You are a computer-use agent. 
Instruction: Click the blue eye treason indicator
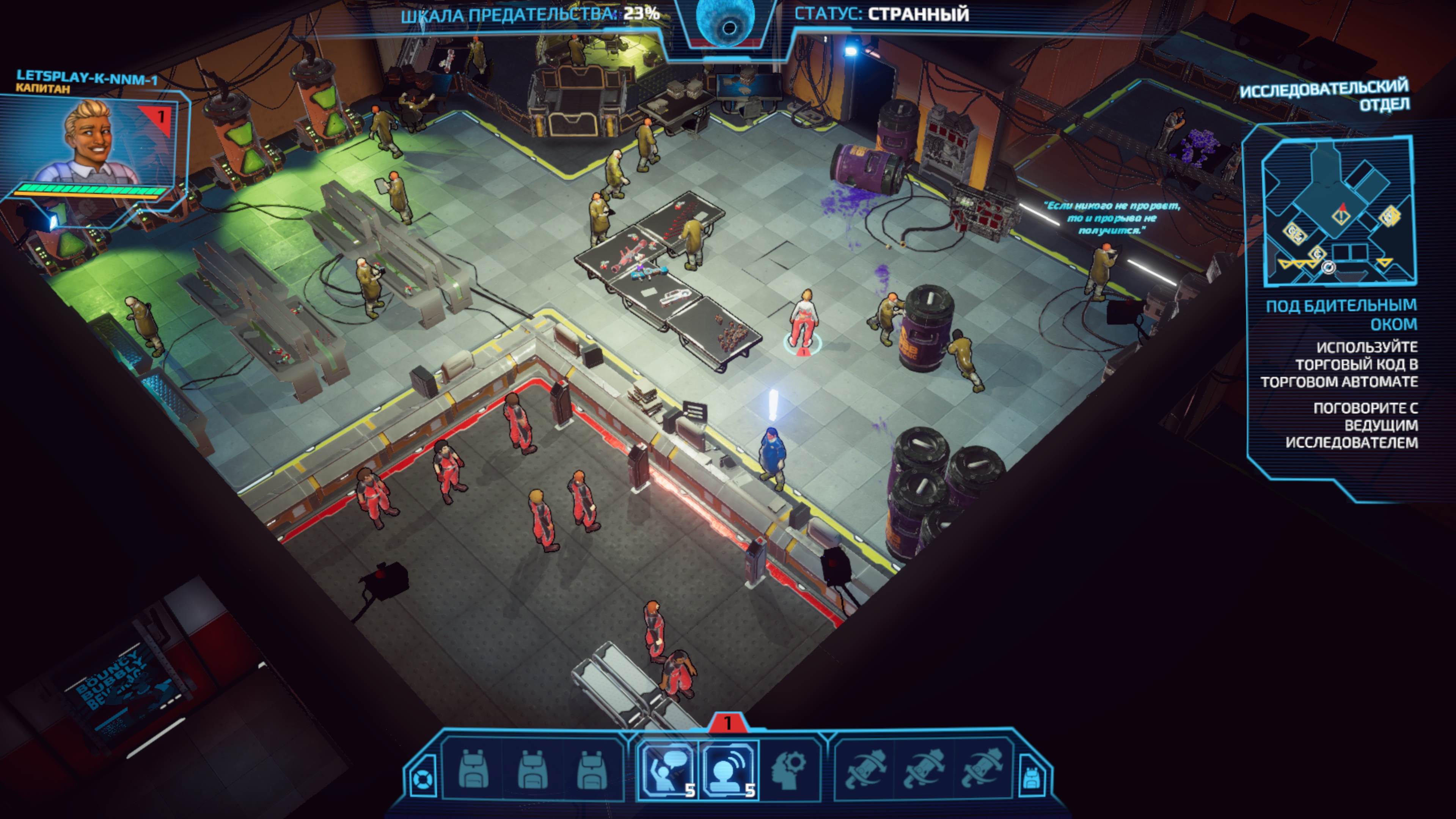726,23
